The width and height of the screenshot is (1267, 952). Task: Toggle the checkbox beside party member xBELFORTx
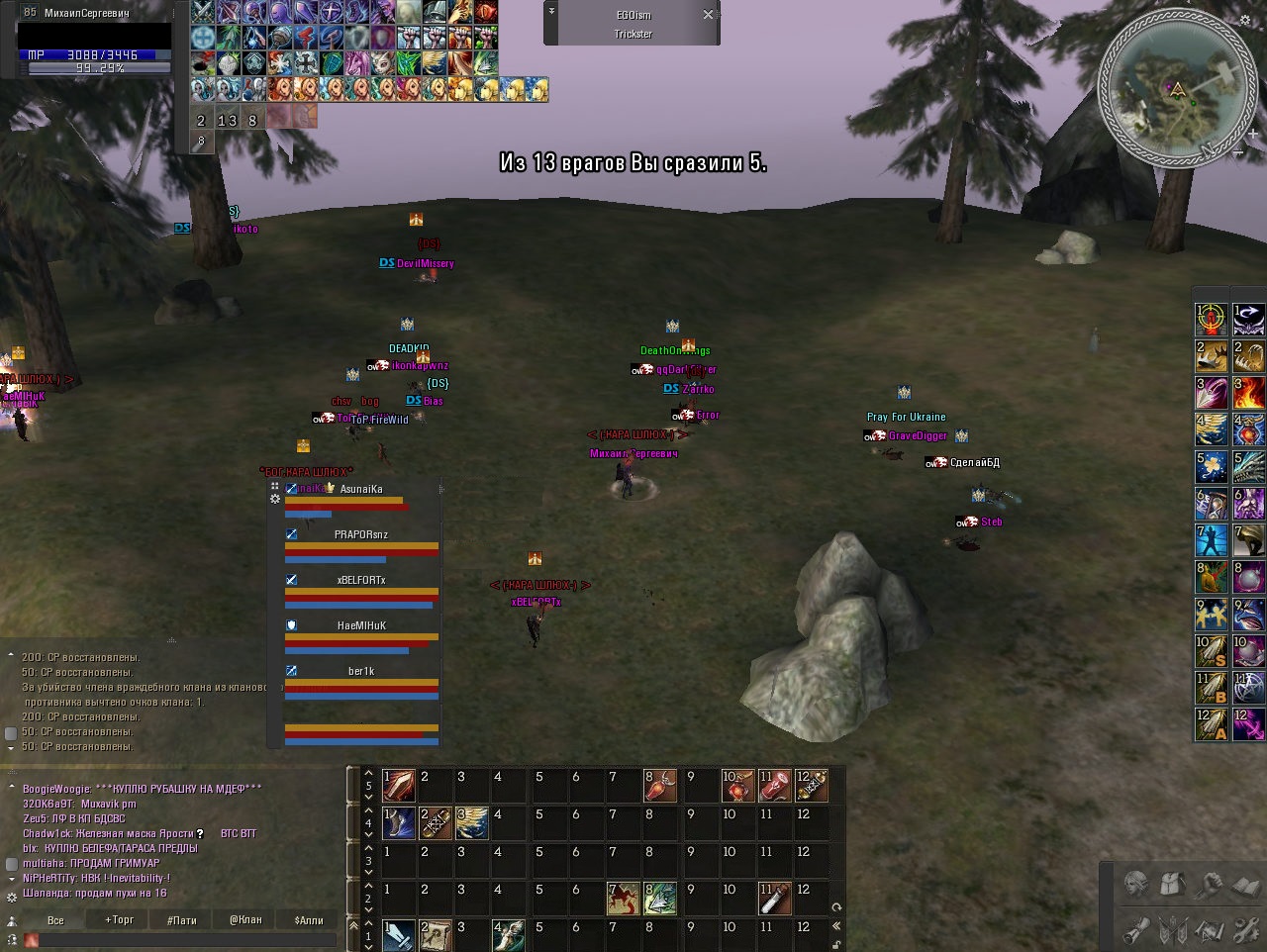click(x=291, y=578)
